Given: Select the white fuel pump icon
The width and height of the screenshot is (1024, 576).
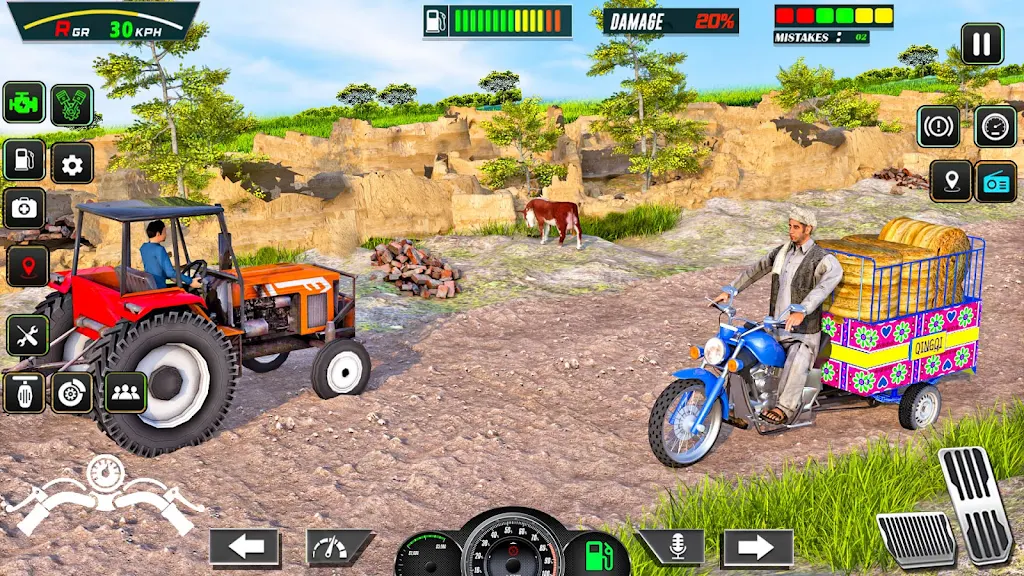Looking at the screenshot, I should pos(24,160).
